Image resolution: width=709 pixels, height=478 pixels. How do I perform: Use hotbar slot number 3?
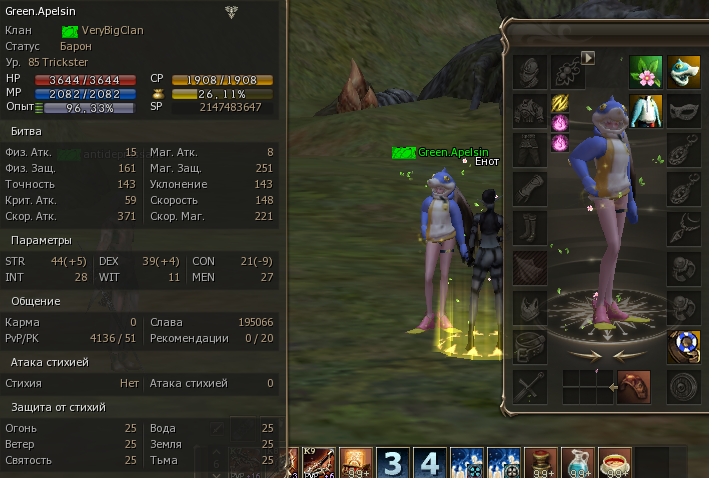pos(393,463)
